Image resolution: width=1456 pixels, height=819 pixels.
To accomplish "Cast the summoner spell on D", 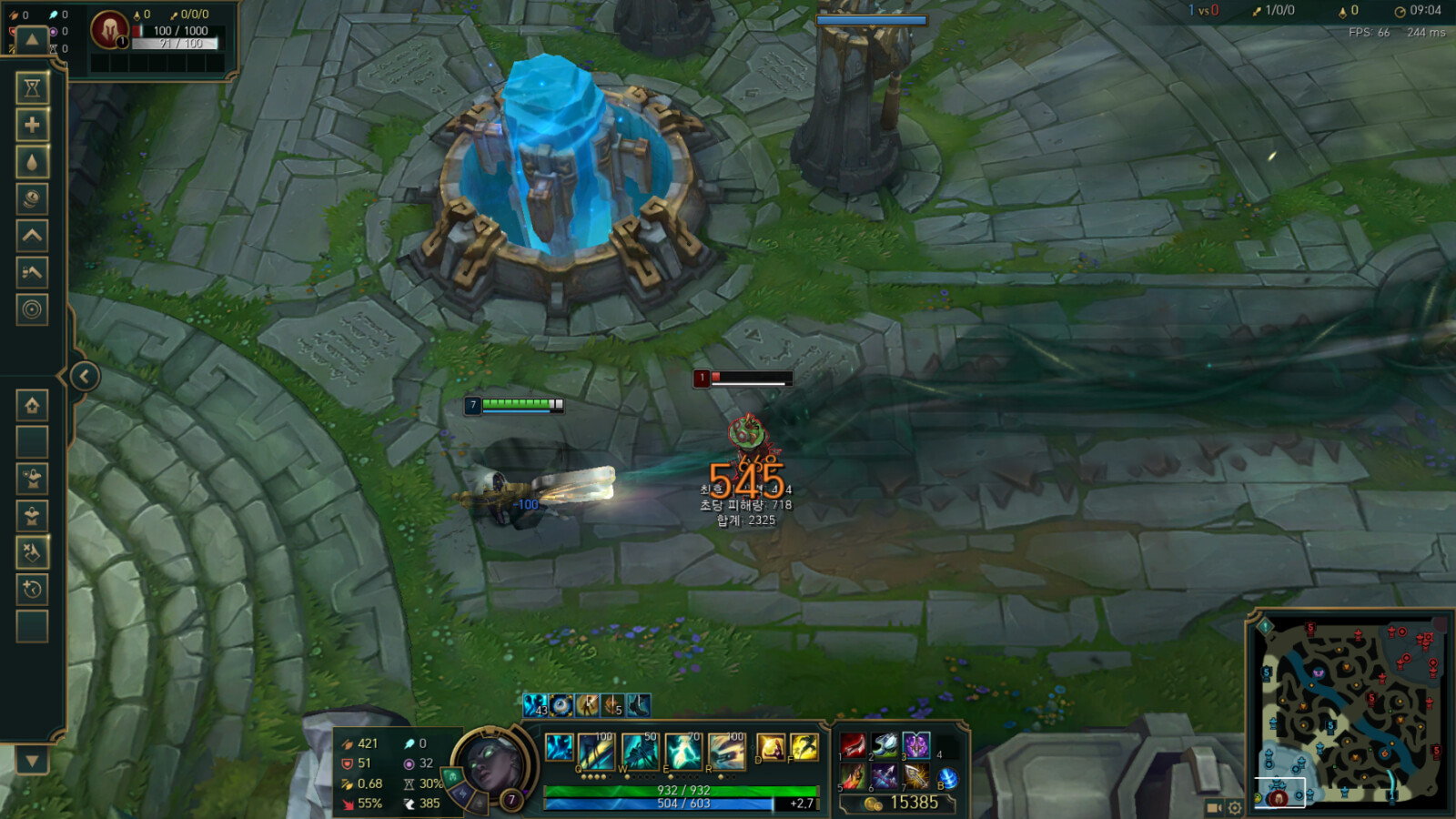I will [x=770, y=748].
